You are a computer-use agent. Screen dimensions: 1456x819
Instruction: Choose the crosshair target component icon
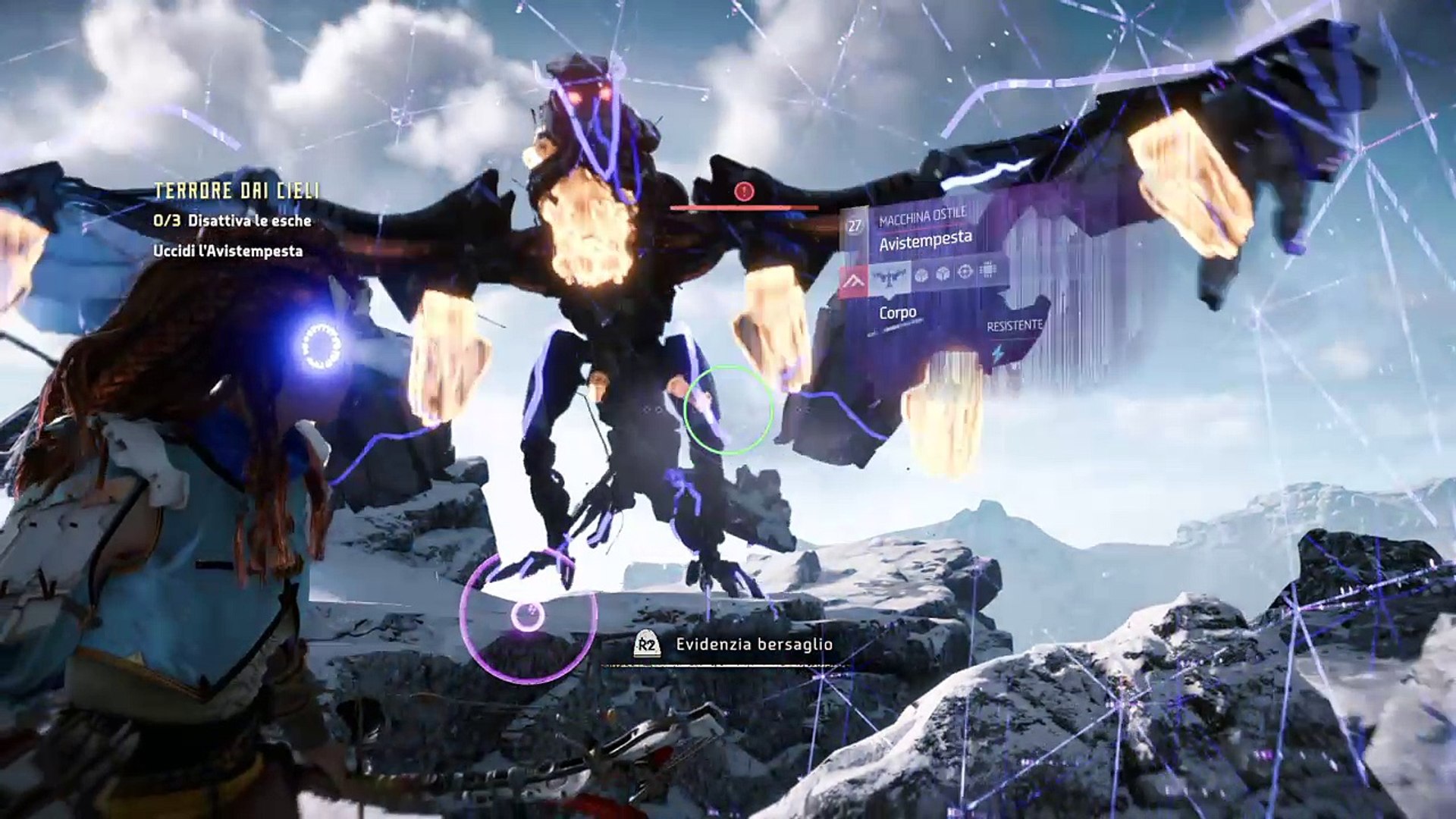[x=965, y=272]
